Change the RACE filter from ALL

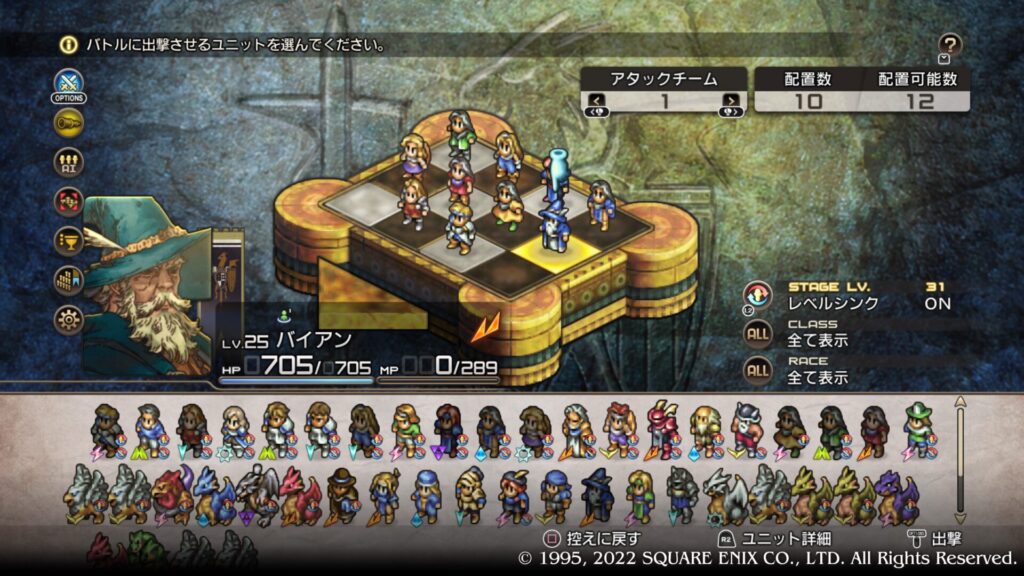coord(757,370)
